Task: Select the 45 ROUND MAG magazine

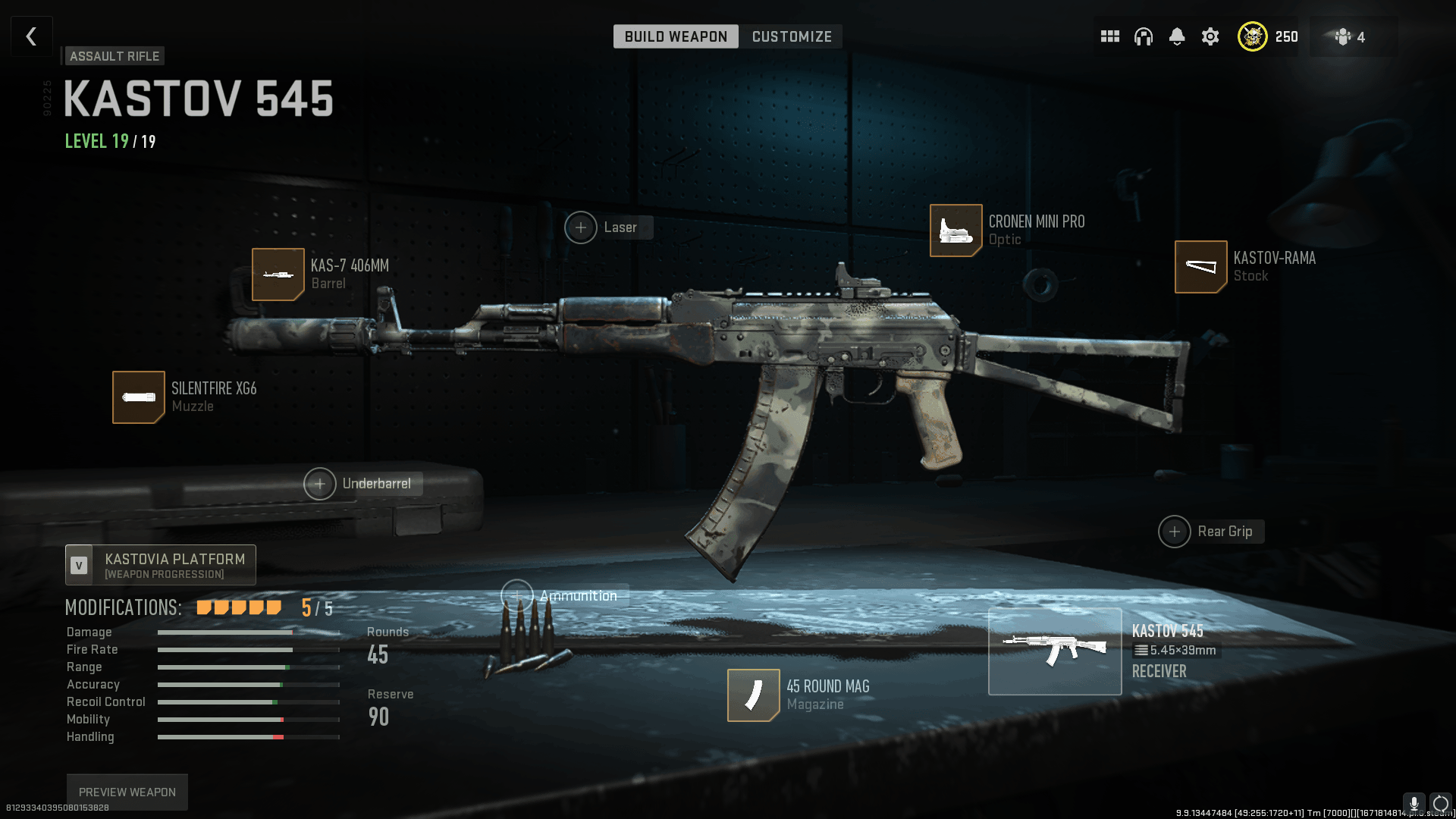Action: pos(753,695)
